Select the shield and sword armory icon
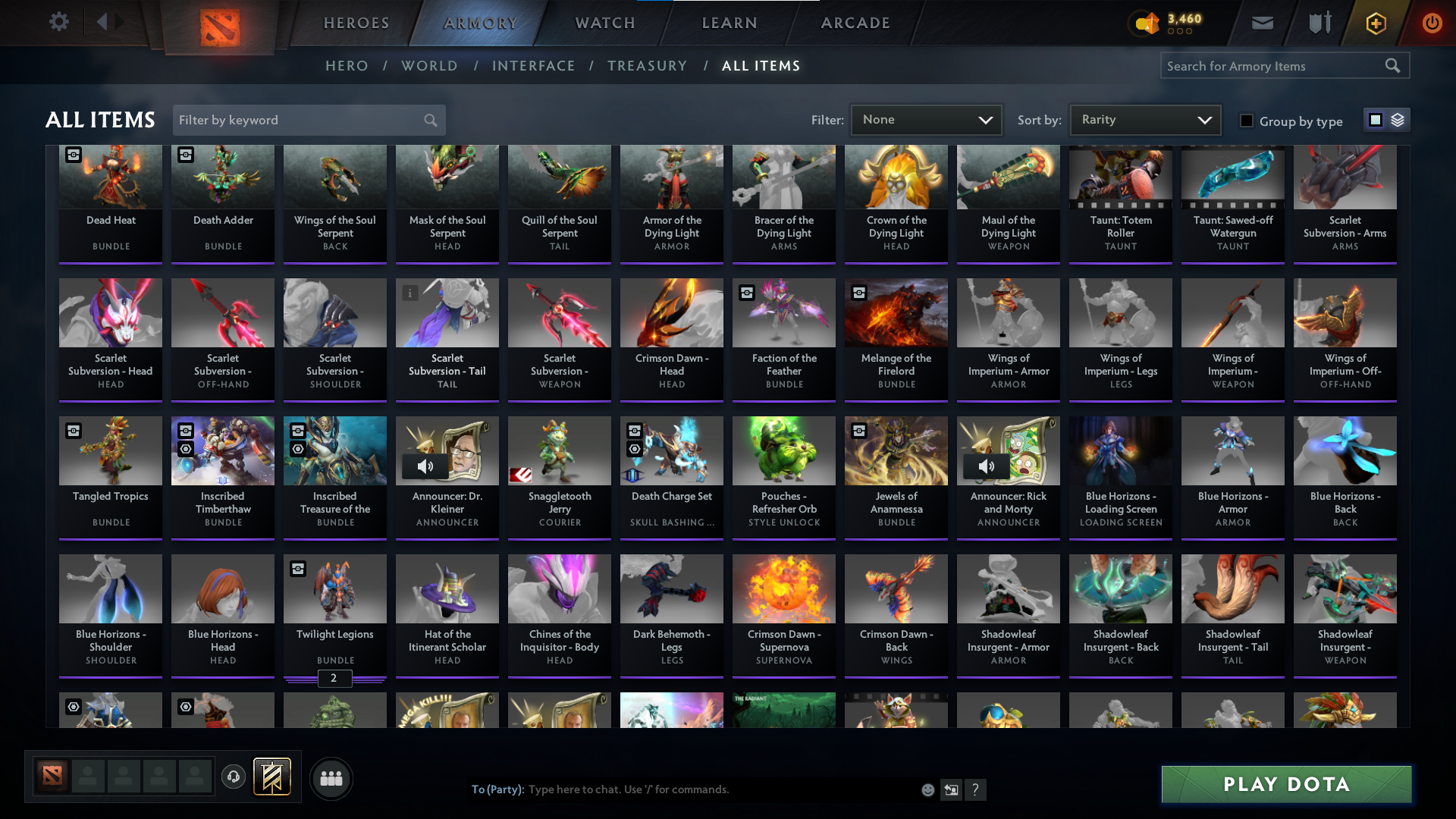Viewport: 1456px width, 819px height. 1318,23
